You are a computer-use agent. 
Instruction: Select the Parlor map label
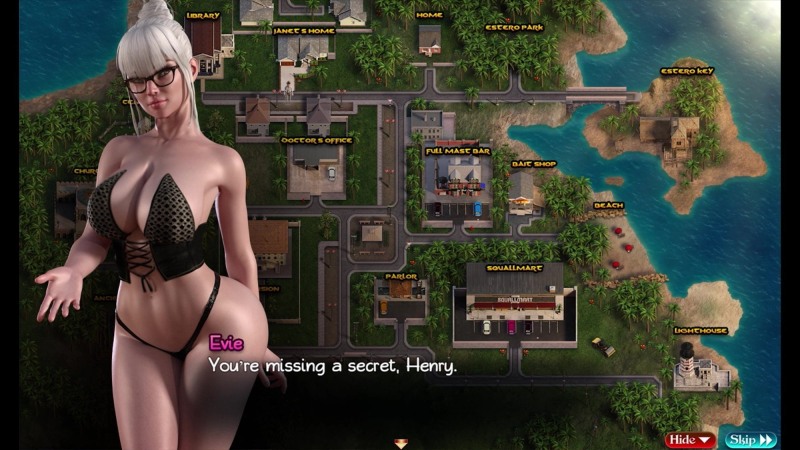coord(400,276)
